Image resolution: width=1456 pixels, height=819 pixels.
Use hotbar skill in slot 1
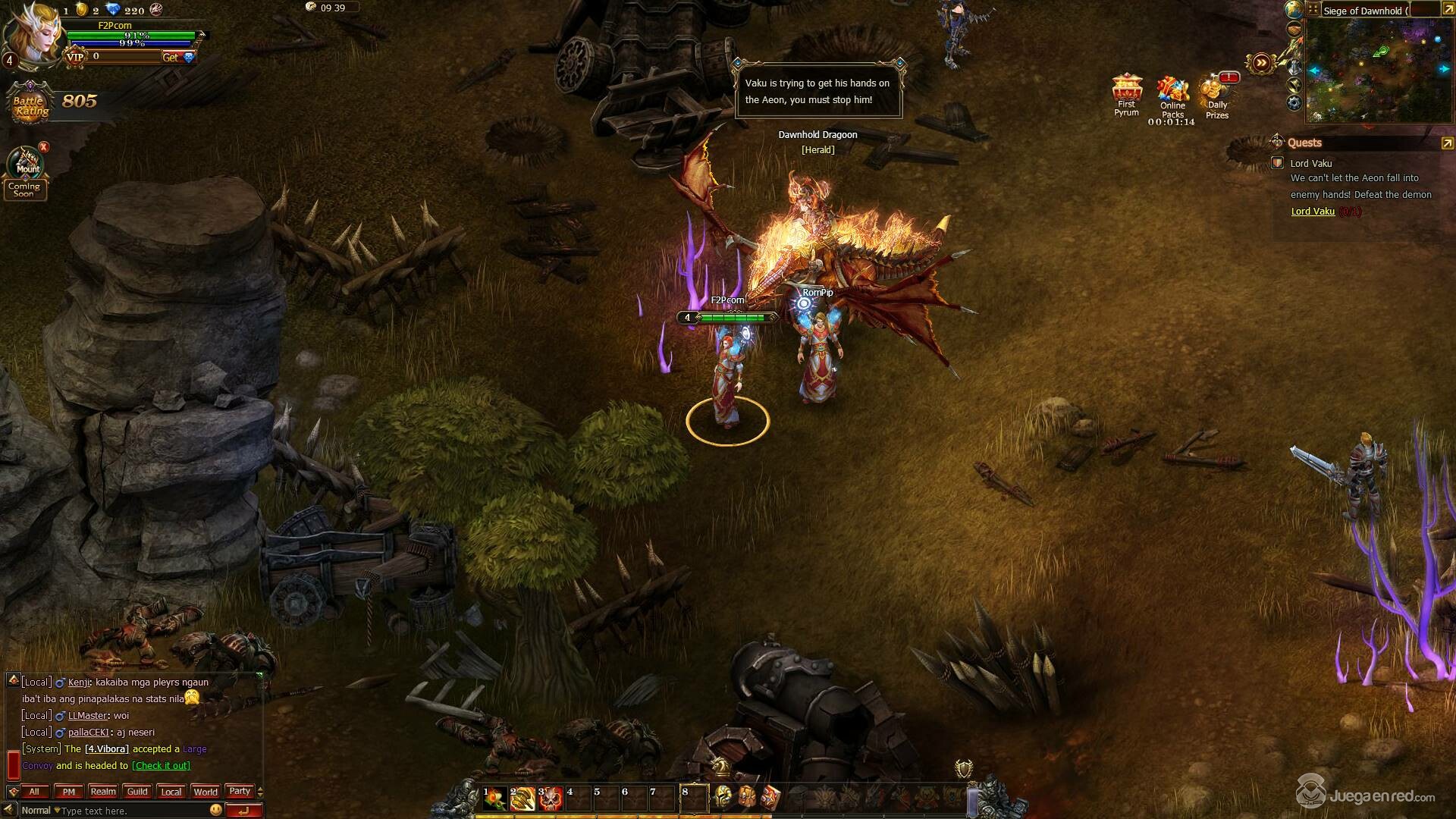(494, 799)
